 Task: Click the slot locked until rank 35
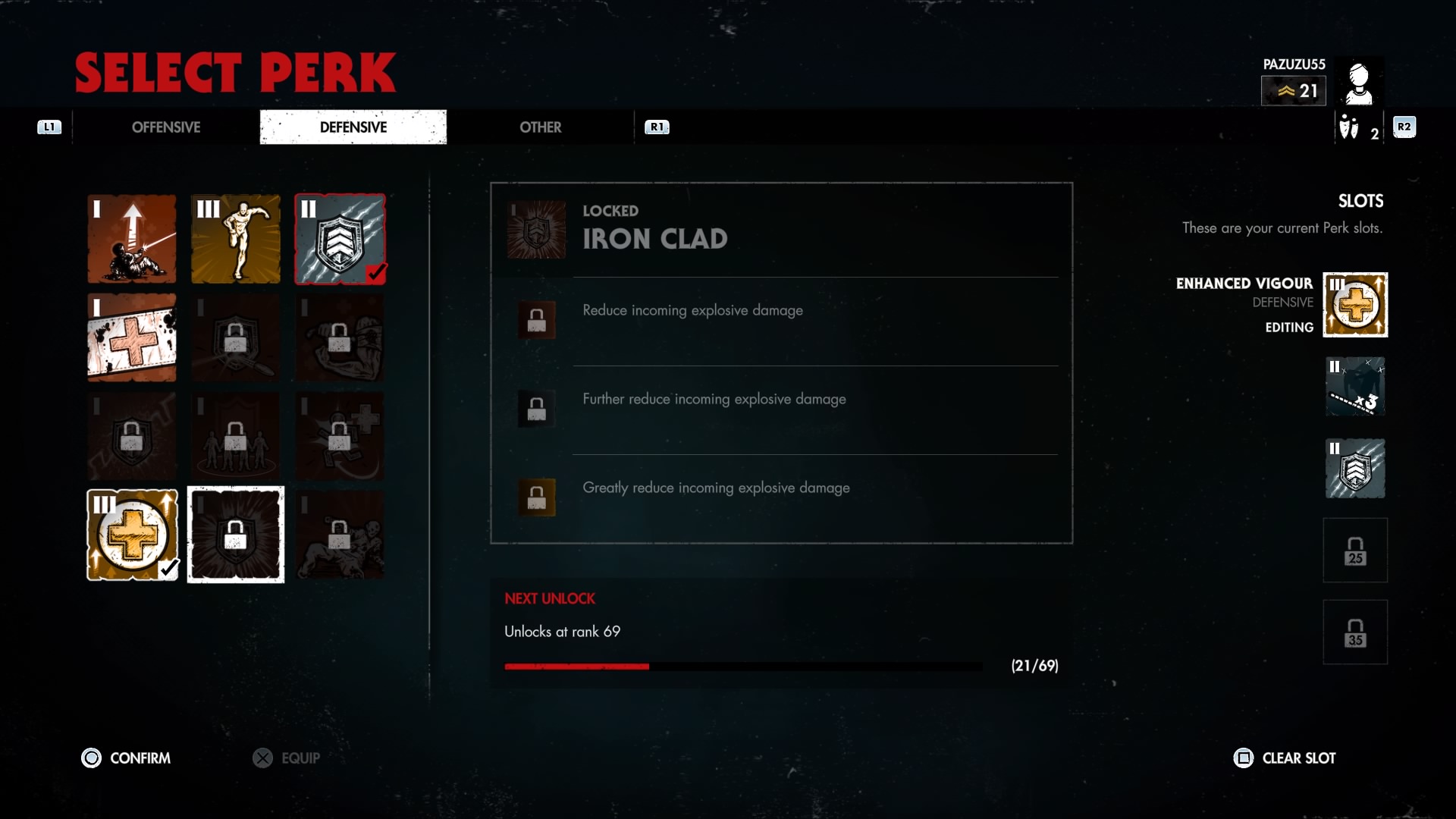1355,632
